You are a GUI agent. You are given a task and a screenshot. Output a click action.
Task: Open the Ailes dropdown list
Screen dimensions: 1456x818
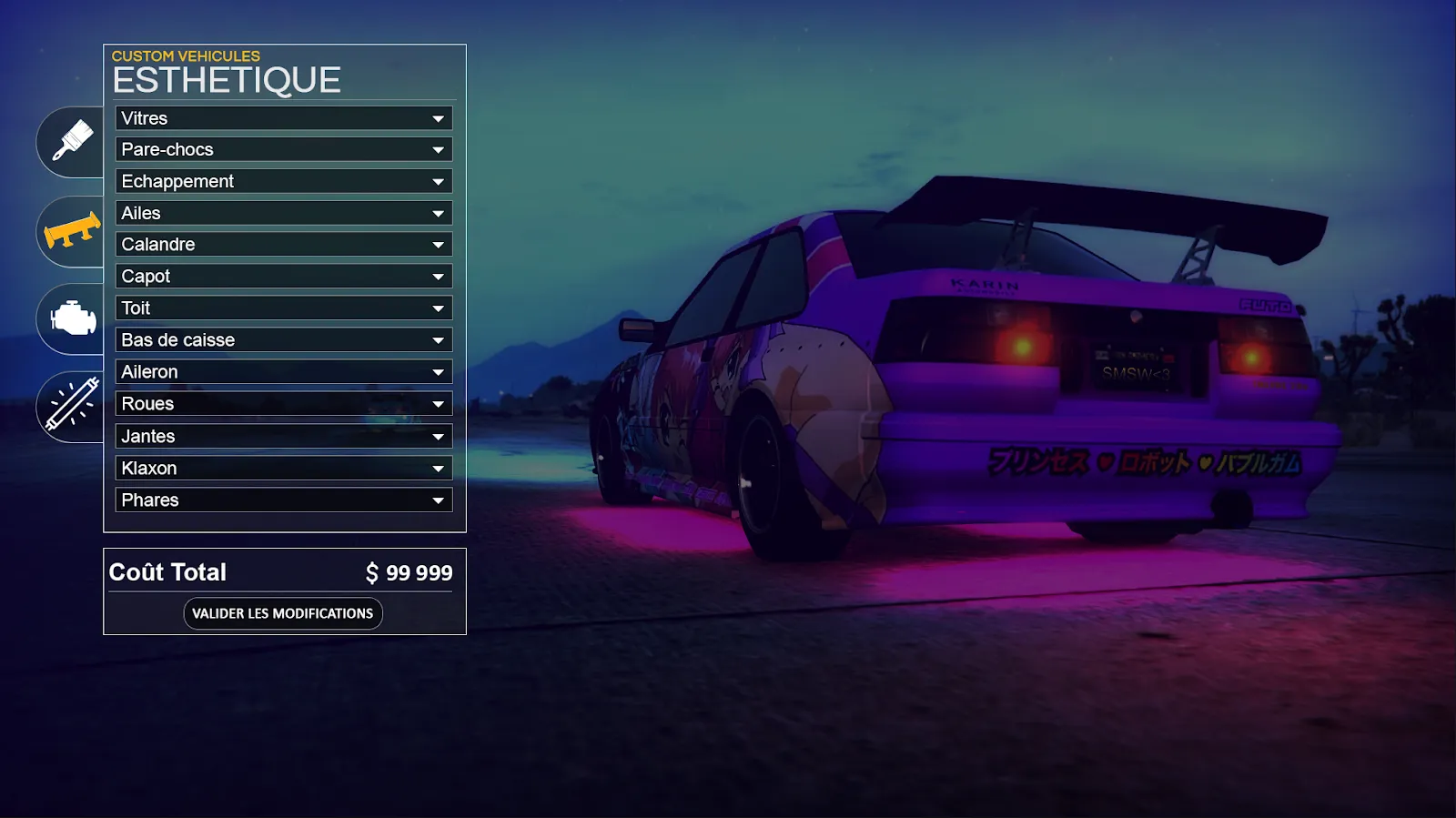point(284,213)
